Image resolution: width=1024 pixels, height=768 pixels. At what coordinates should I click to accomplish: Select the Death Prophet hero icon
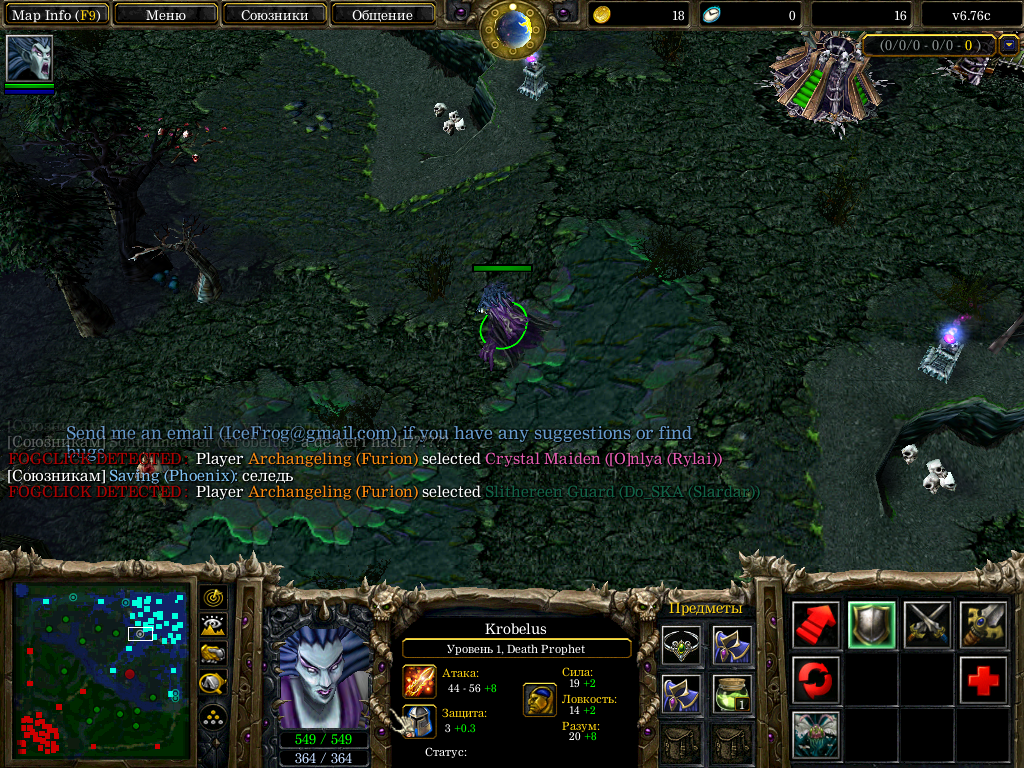[29, 58]
